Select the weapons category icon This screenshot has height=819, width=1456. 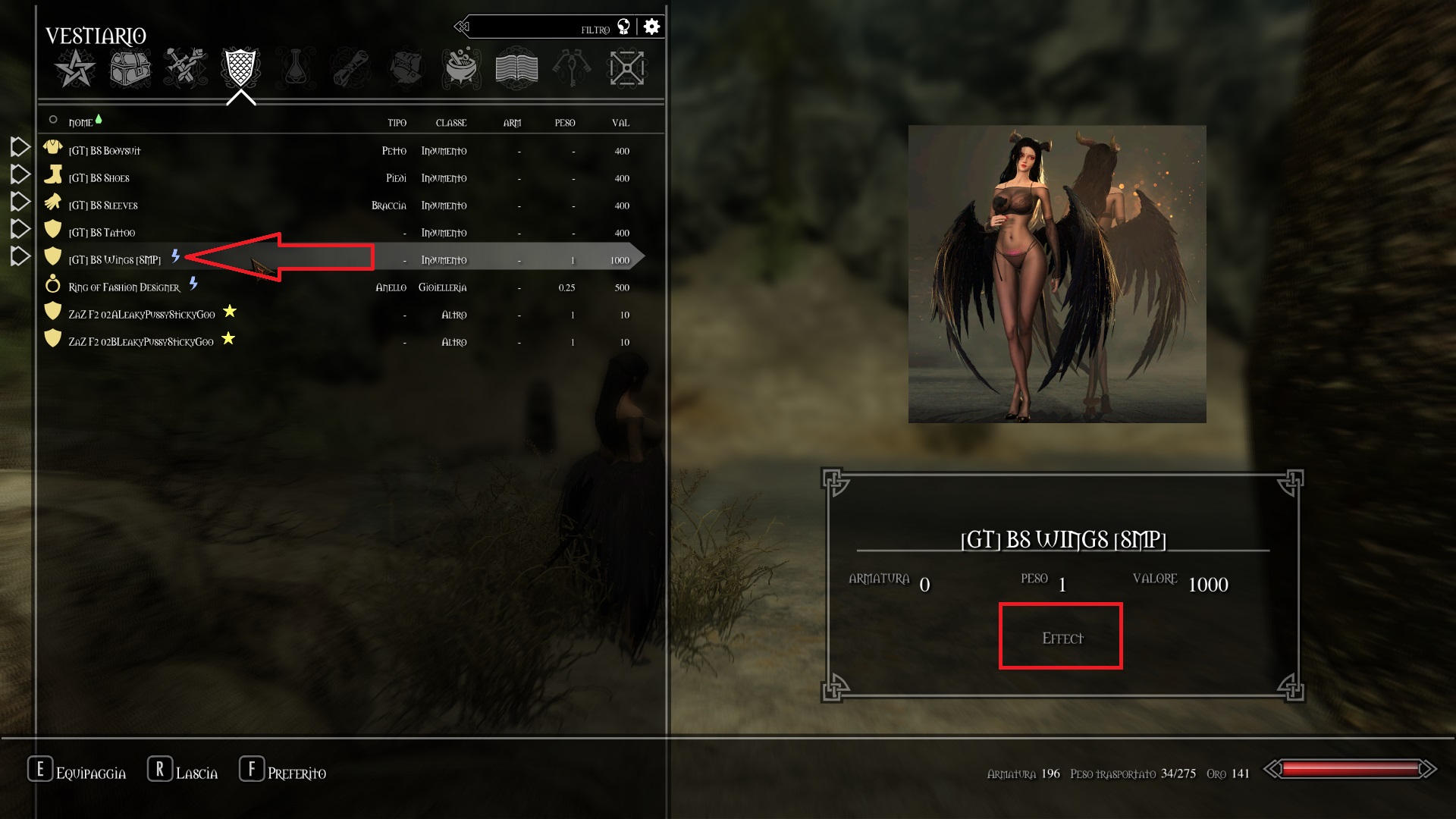point(184,68)
